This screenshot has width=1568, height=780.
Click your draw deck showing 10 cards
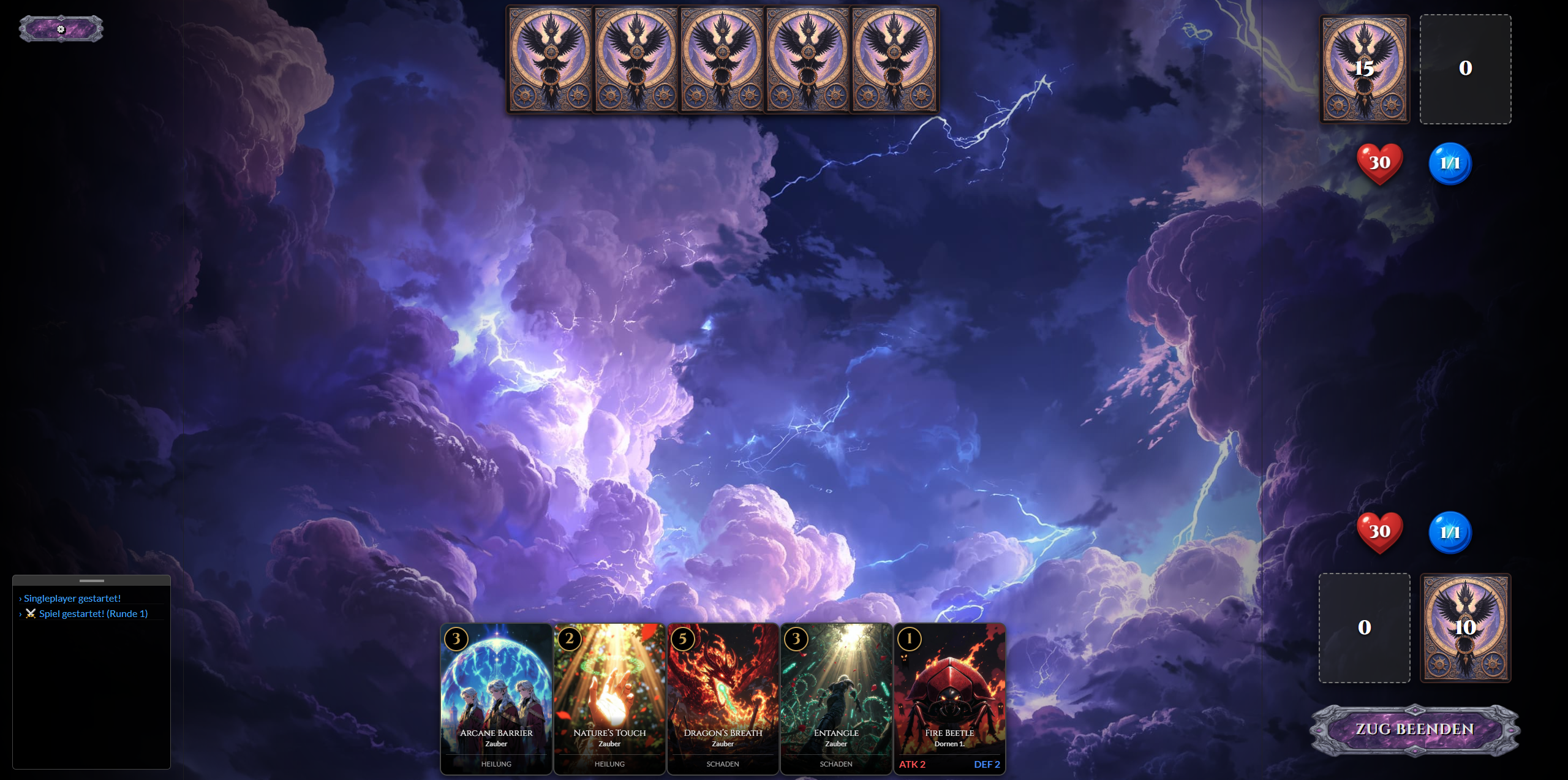(x=1466, y=627)
